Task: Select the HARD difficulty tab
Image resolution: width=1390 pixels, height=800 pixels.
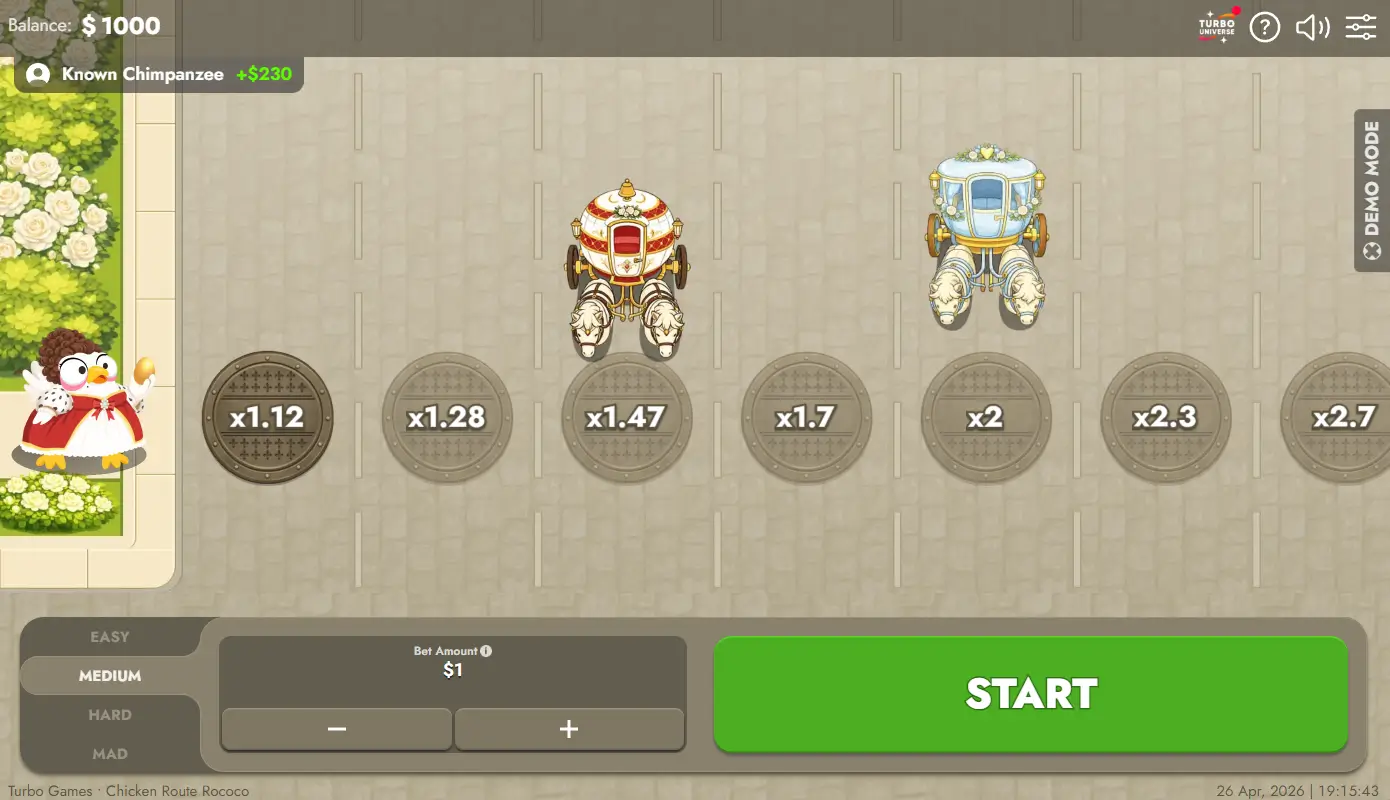Action: (110, 714)
